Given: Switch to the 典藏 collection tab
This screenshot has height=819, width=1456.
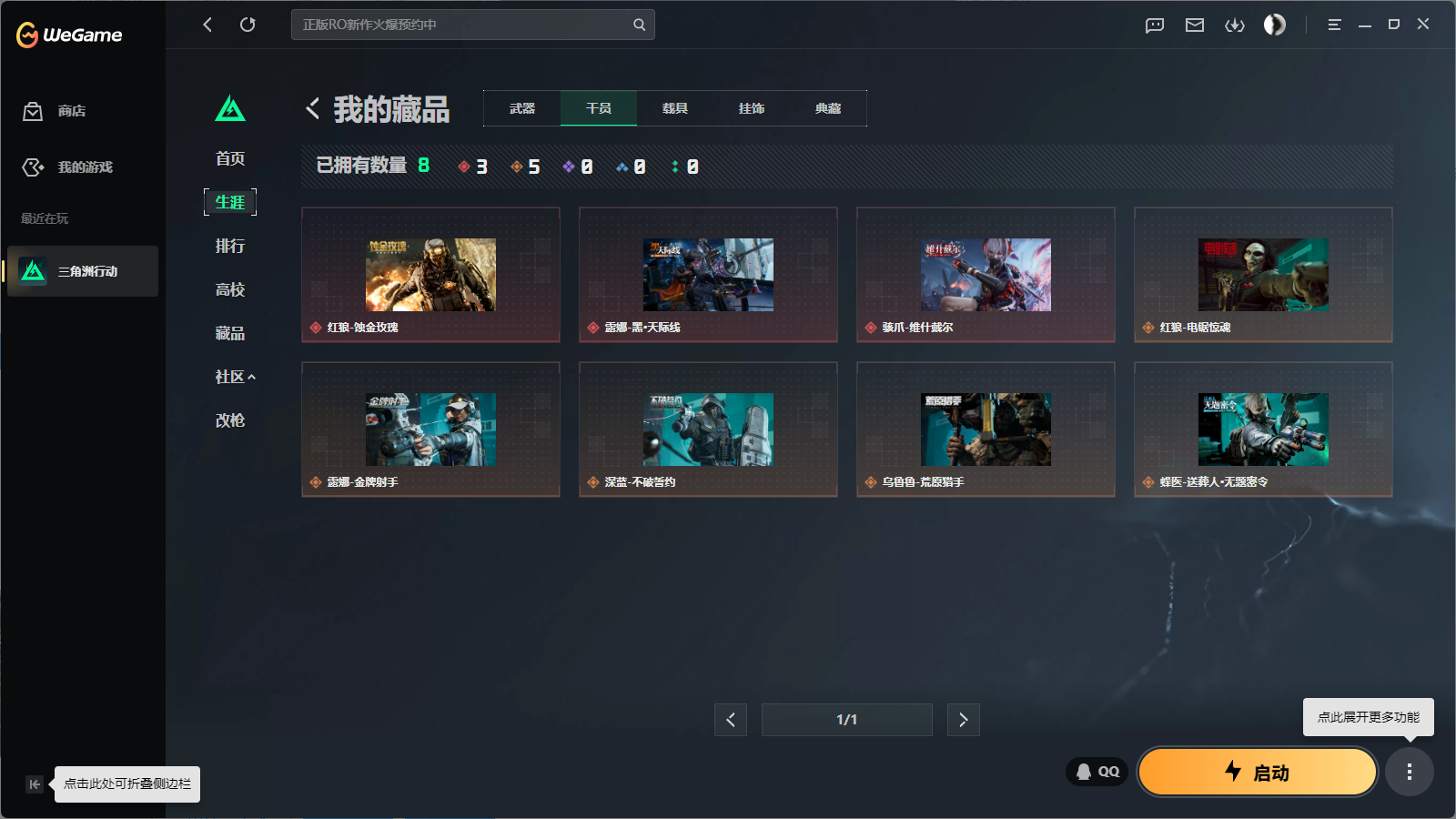Looking at the screenshot, I should click(829, 107).
